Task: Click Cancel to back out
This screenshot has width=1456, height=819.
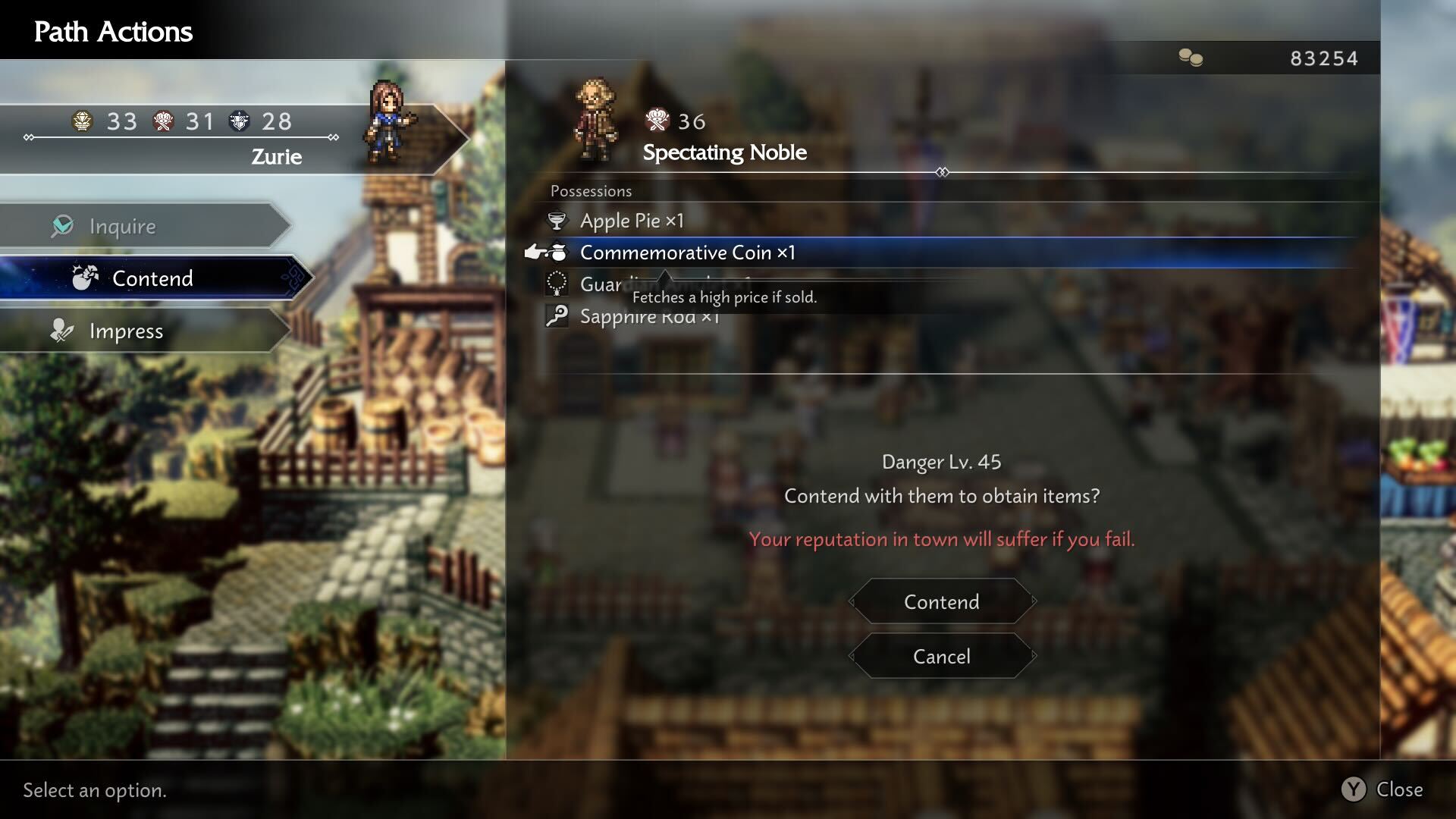Action: click(x=941, y=656)
